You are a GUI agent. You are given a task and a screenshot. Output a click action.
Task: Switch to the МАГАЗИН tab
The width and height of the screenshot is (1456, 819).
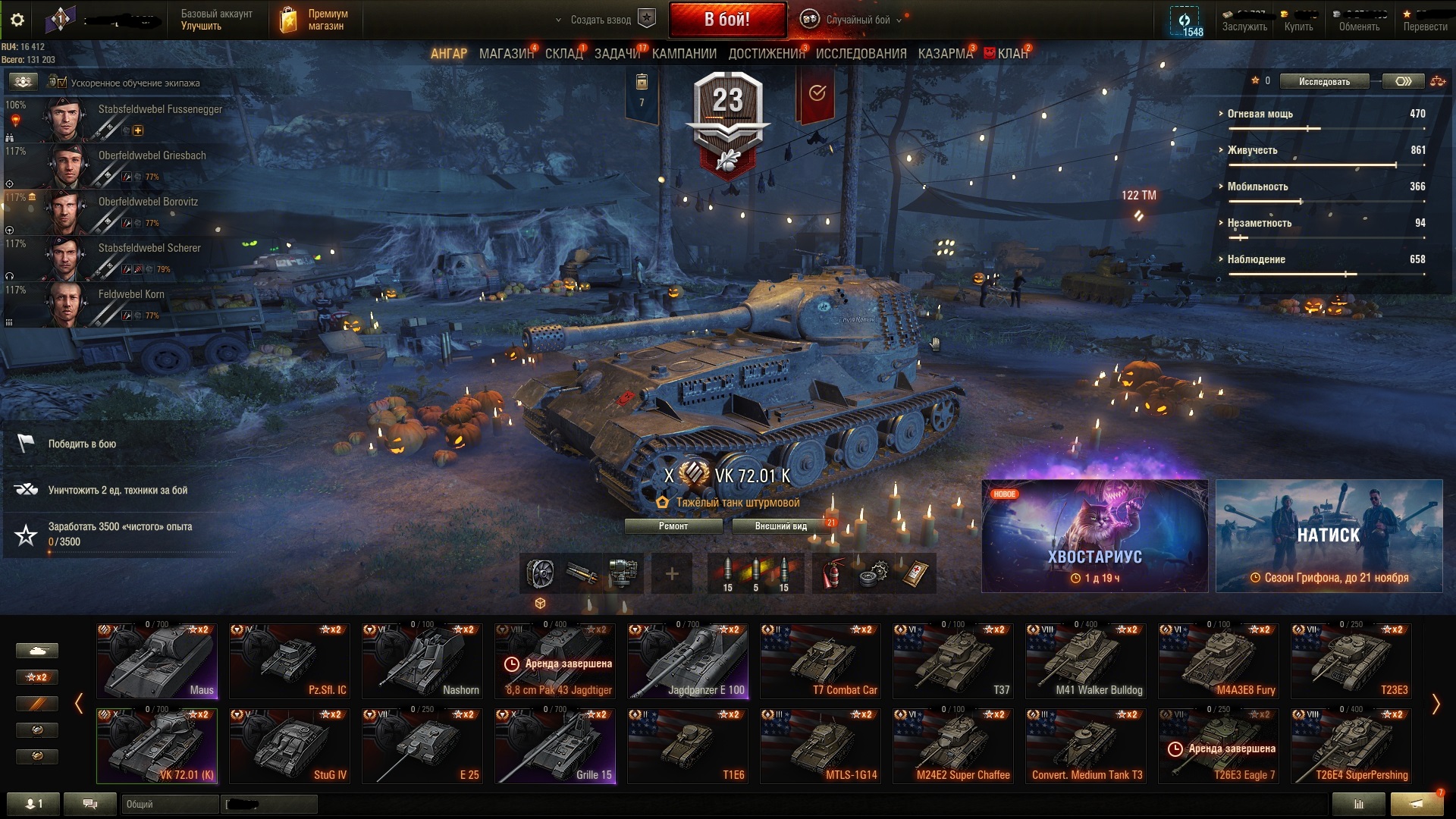[x=506, y=54]
